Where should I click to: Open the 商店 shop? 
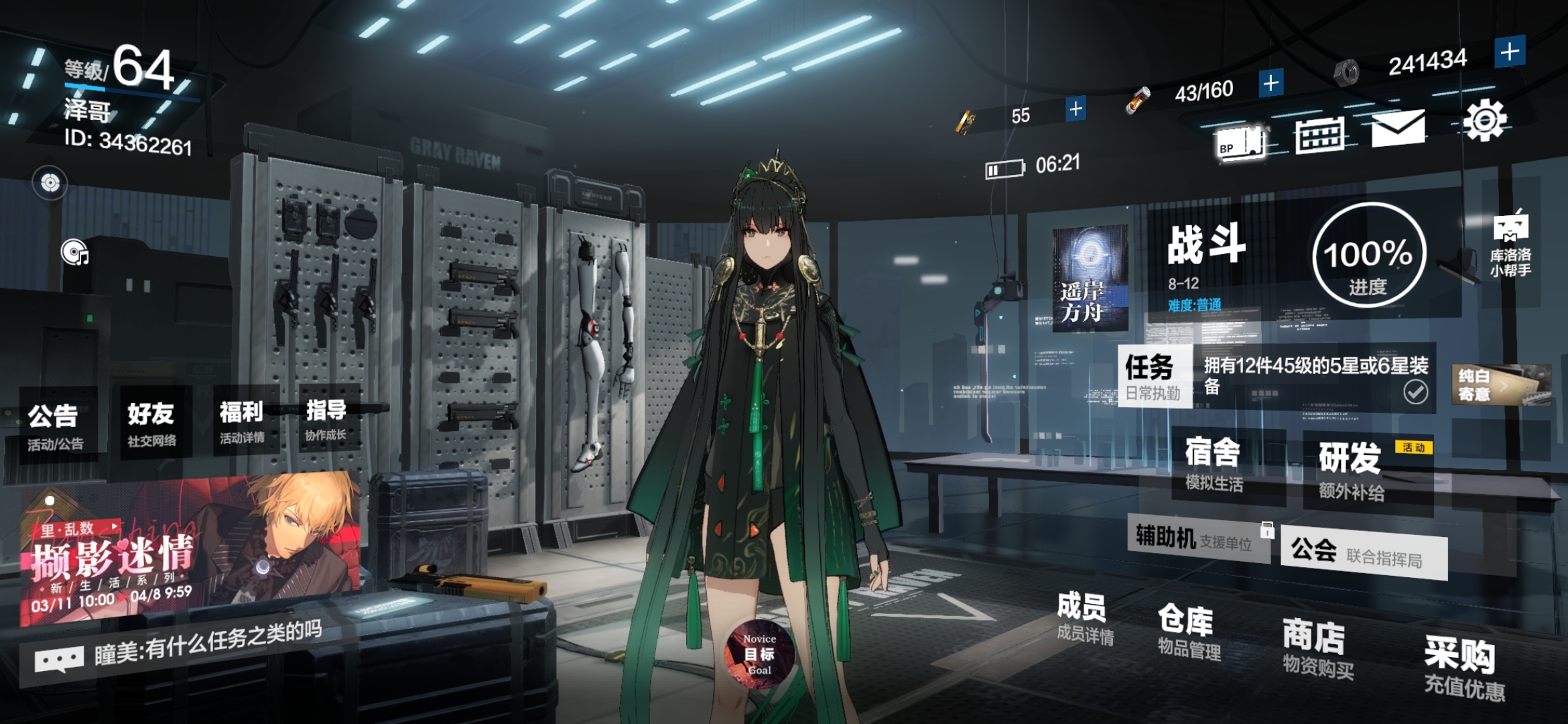[x=1316, y=648]
